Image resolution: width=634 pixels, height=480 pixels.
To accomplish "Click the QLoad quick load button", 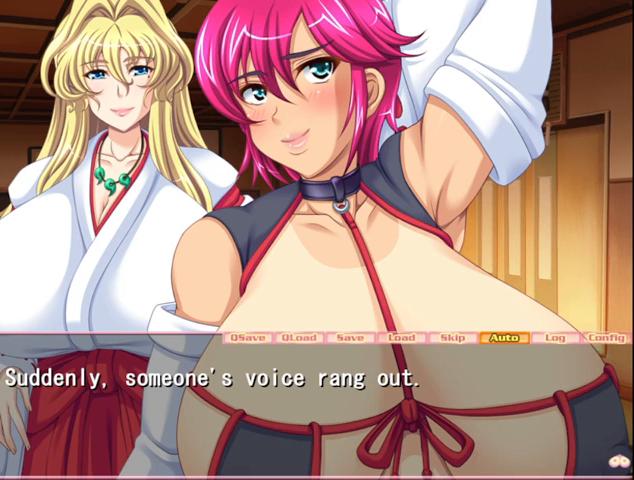I will tap(298, 338).
